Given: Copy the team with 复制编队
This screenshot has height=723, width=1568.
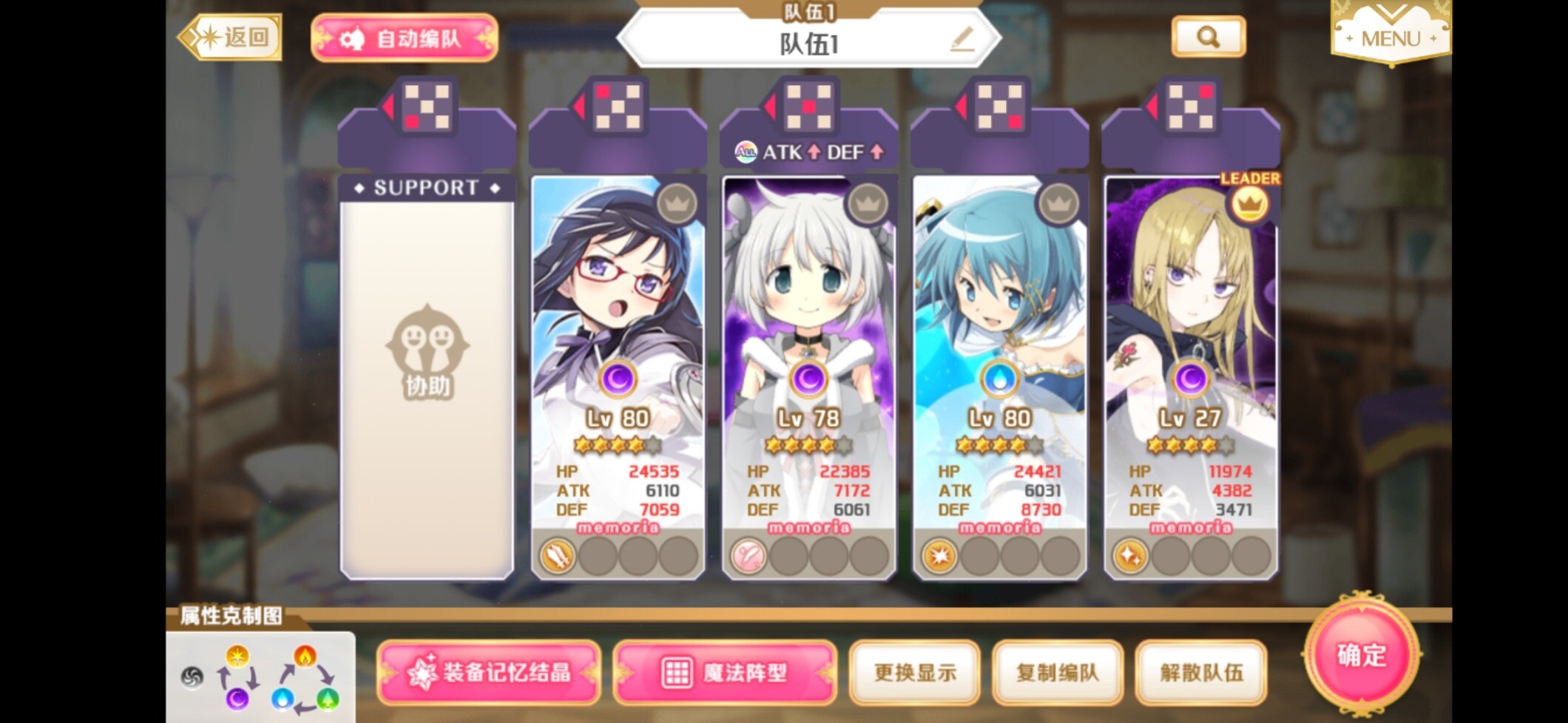Looking at the screenshot, I should [1058, 672].
